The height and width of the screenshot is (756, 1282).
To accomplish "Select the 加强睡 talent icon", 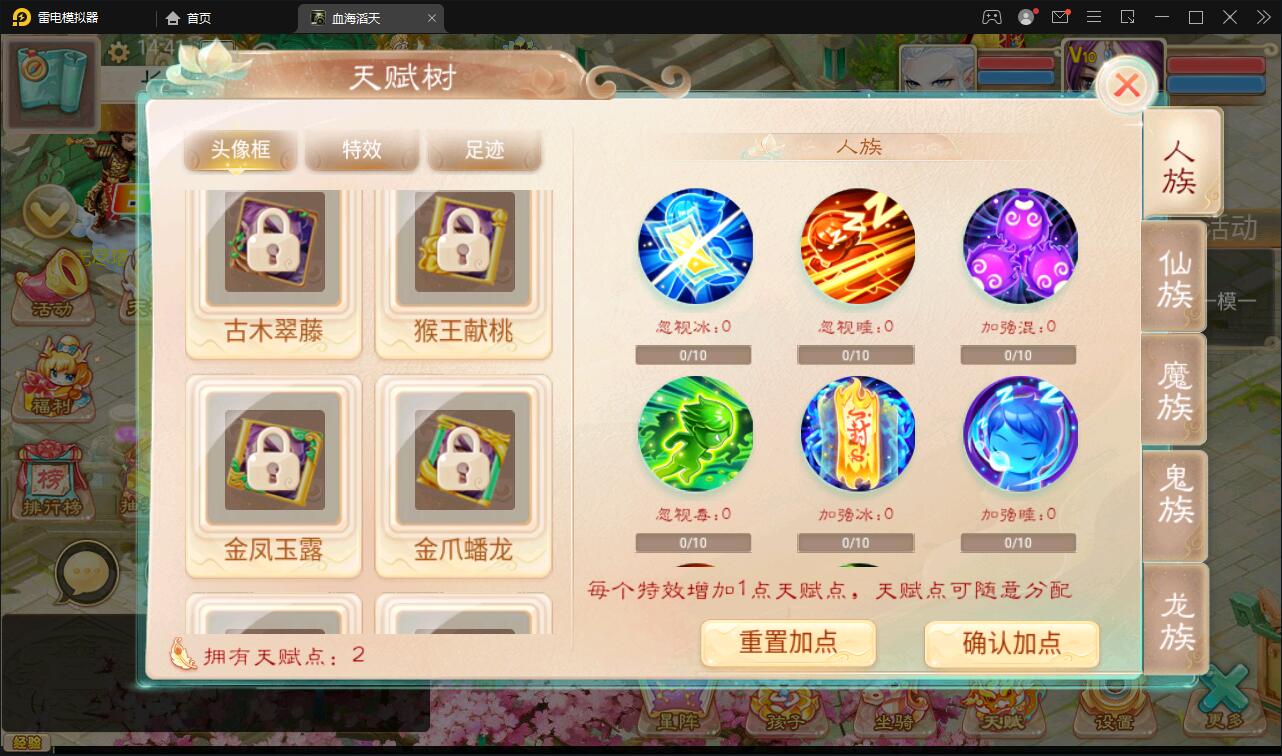I will [1018, 433].
